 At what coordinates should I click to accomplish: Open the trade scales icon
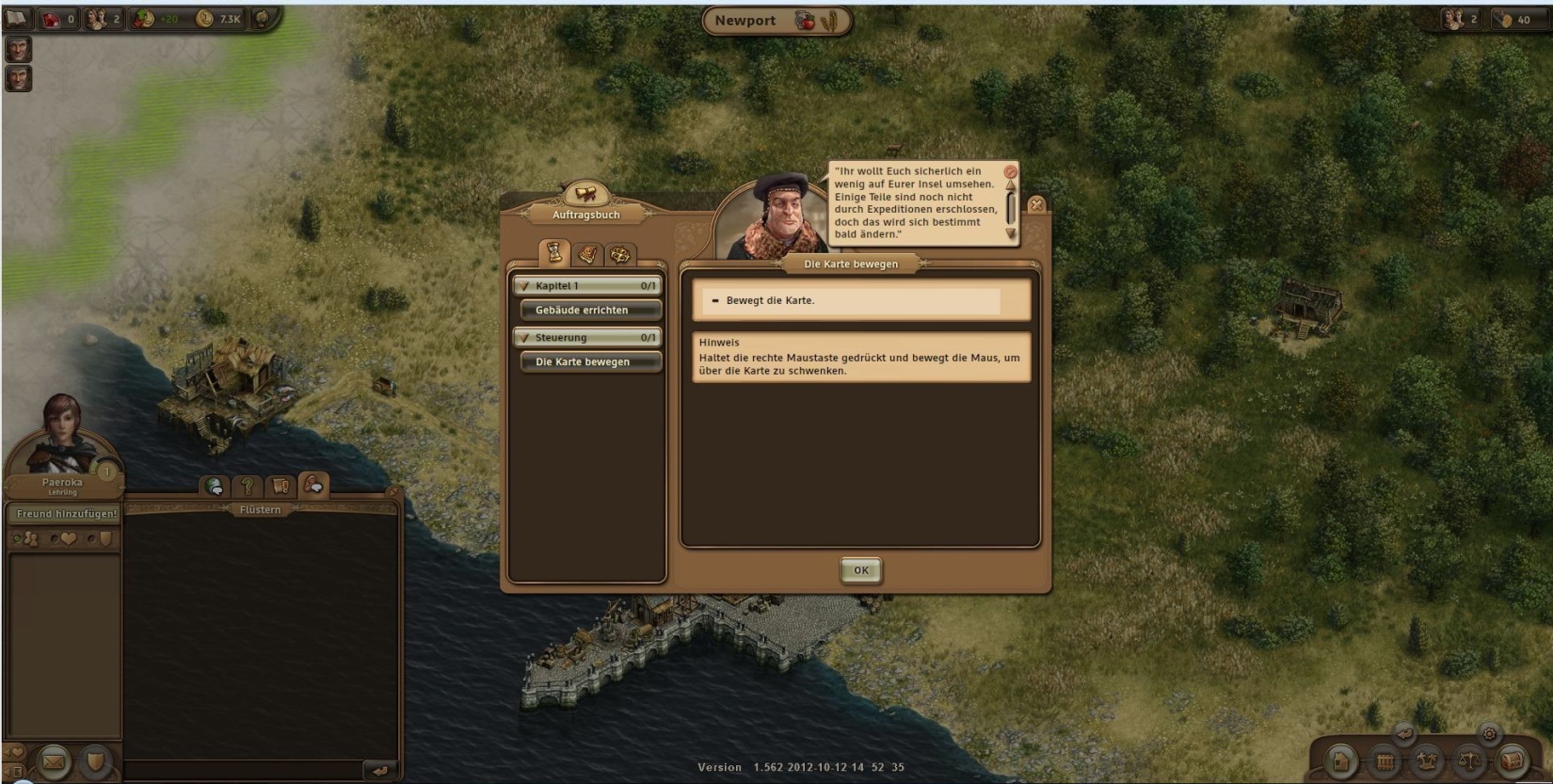[x=1469, y=760]
